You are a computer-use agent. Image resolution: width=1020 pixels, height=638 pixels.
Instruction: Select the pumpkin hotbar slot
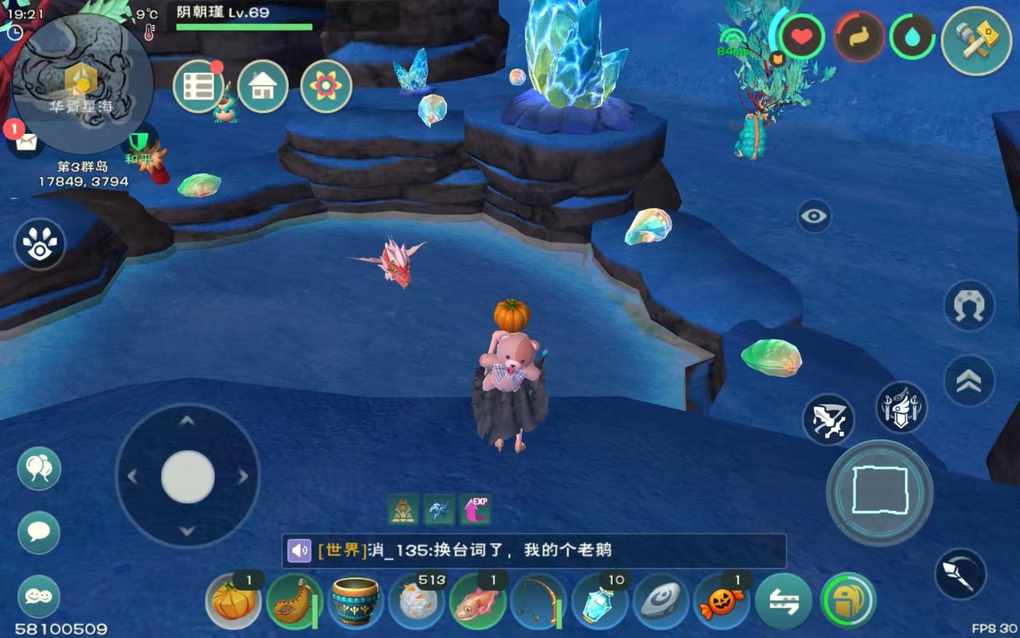(234, 601)
